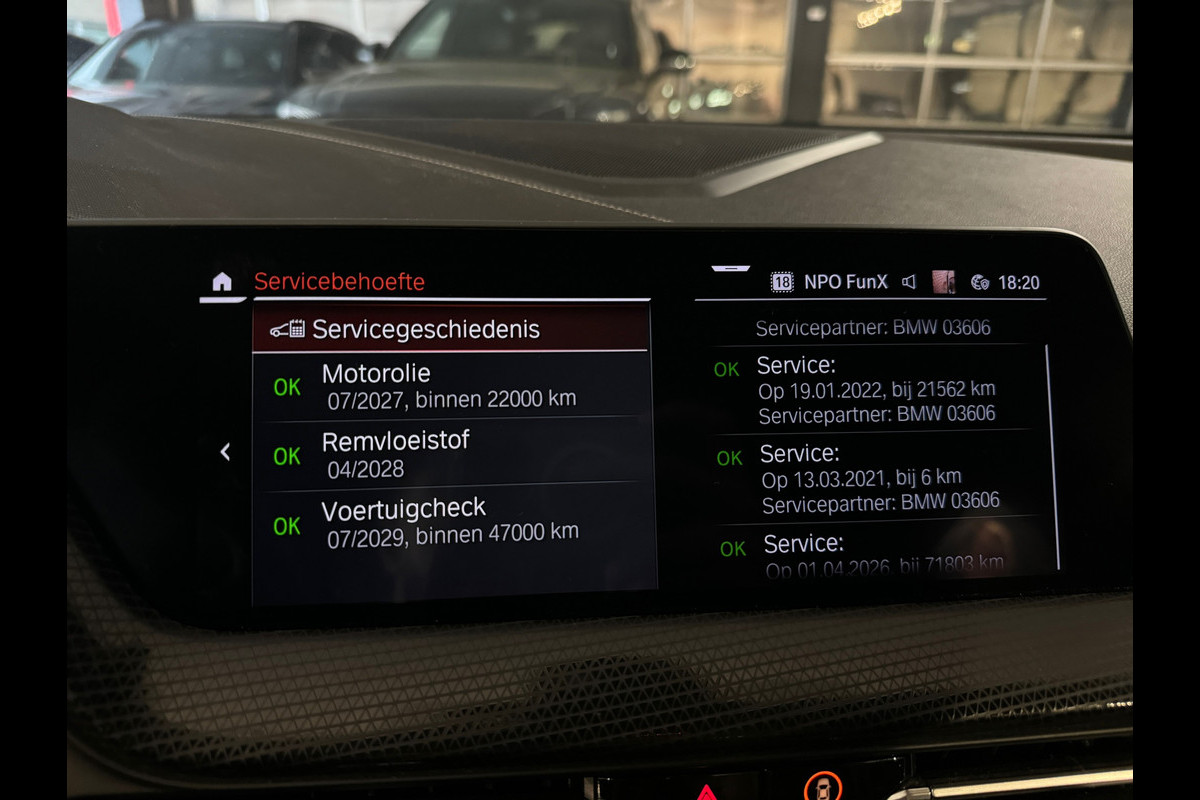Open the Voertuigcheck service item
This screenshot has width=1200, height=800.
pos(450,521)
